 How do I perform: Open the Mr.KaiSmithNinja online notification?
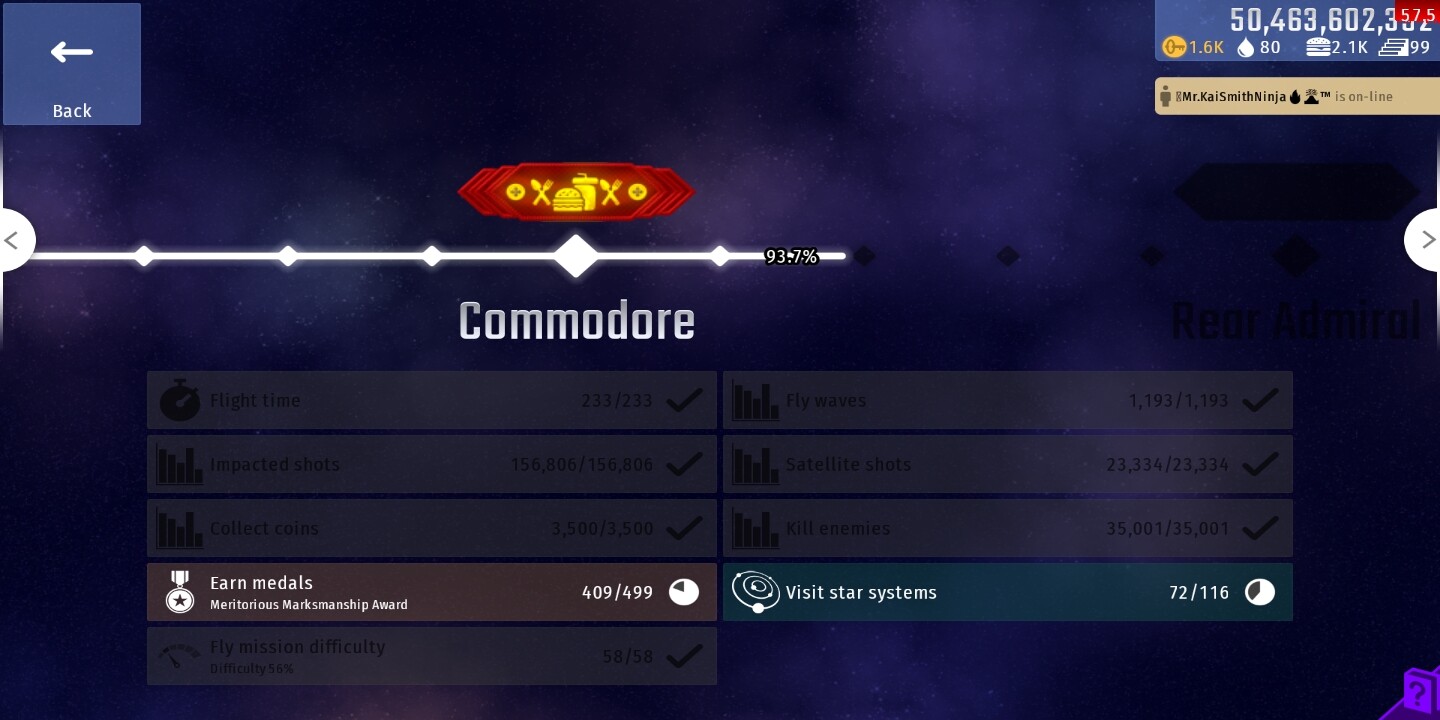coord(1296,97)
